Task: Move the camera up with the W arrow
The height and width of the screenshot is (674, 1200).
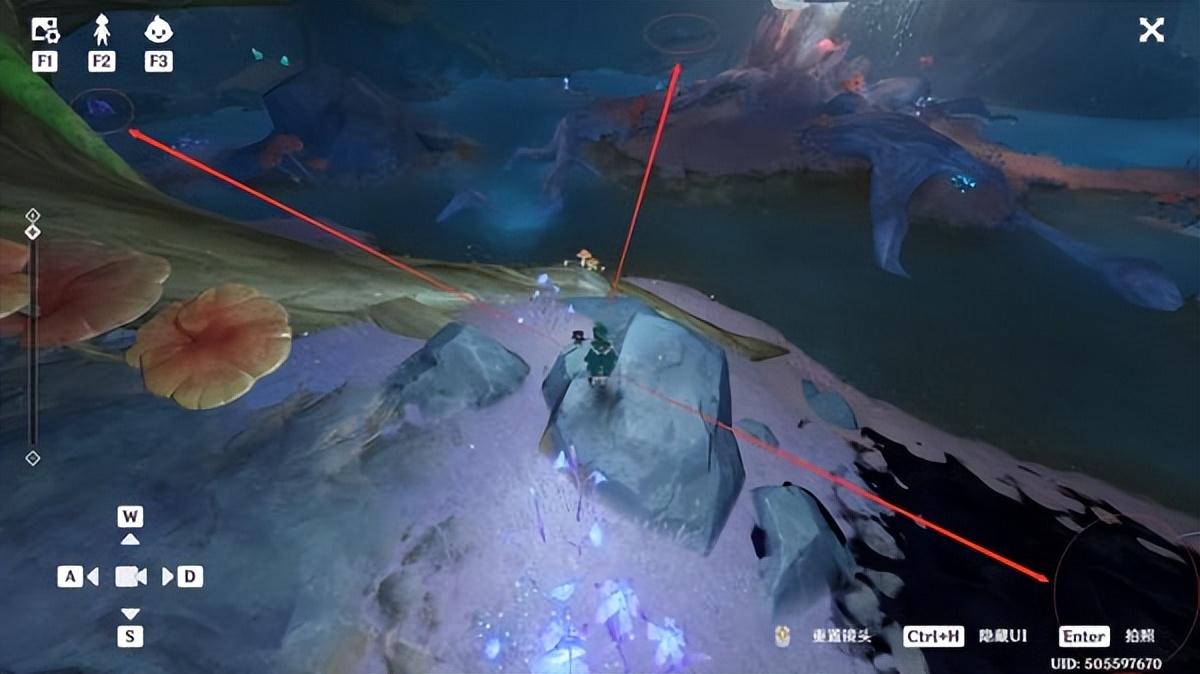Action: pos(130,539)
